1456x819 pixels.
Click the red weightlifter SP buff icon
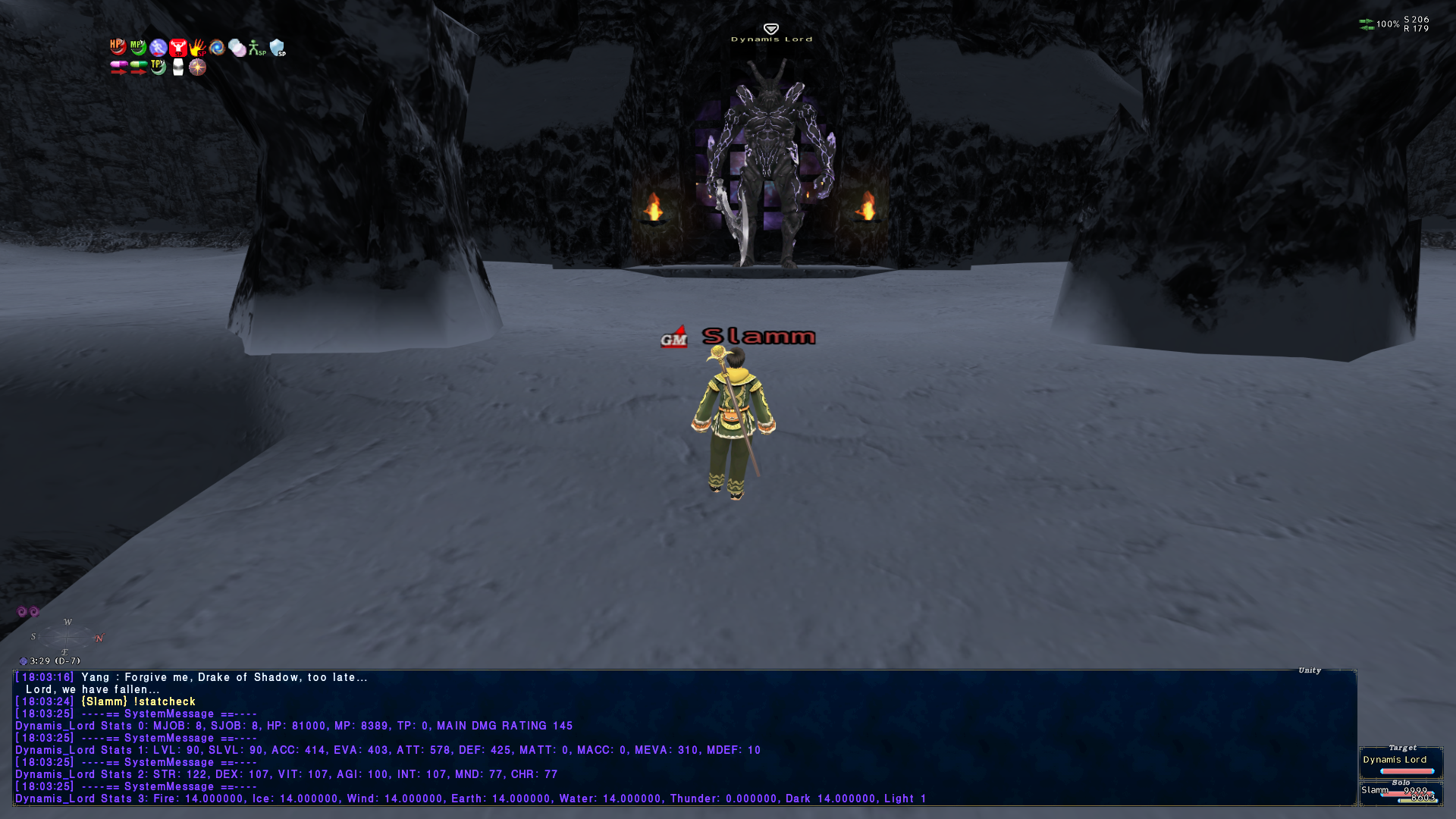click(177, 47)
